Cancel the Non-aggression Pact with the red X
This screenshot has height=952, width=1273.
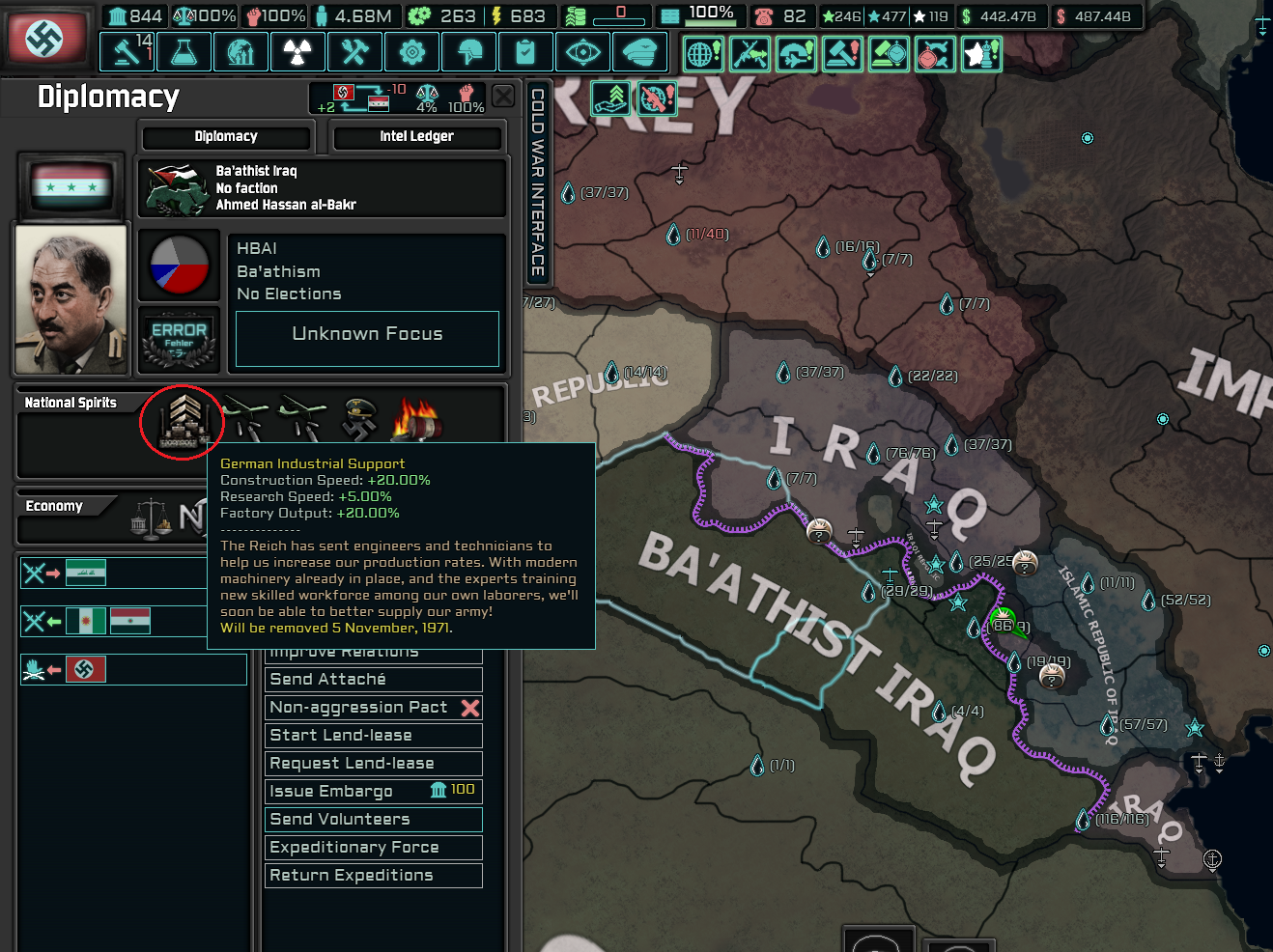click(x=470, y=707)
